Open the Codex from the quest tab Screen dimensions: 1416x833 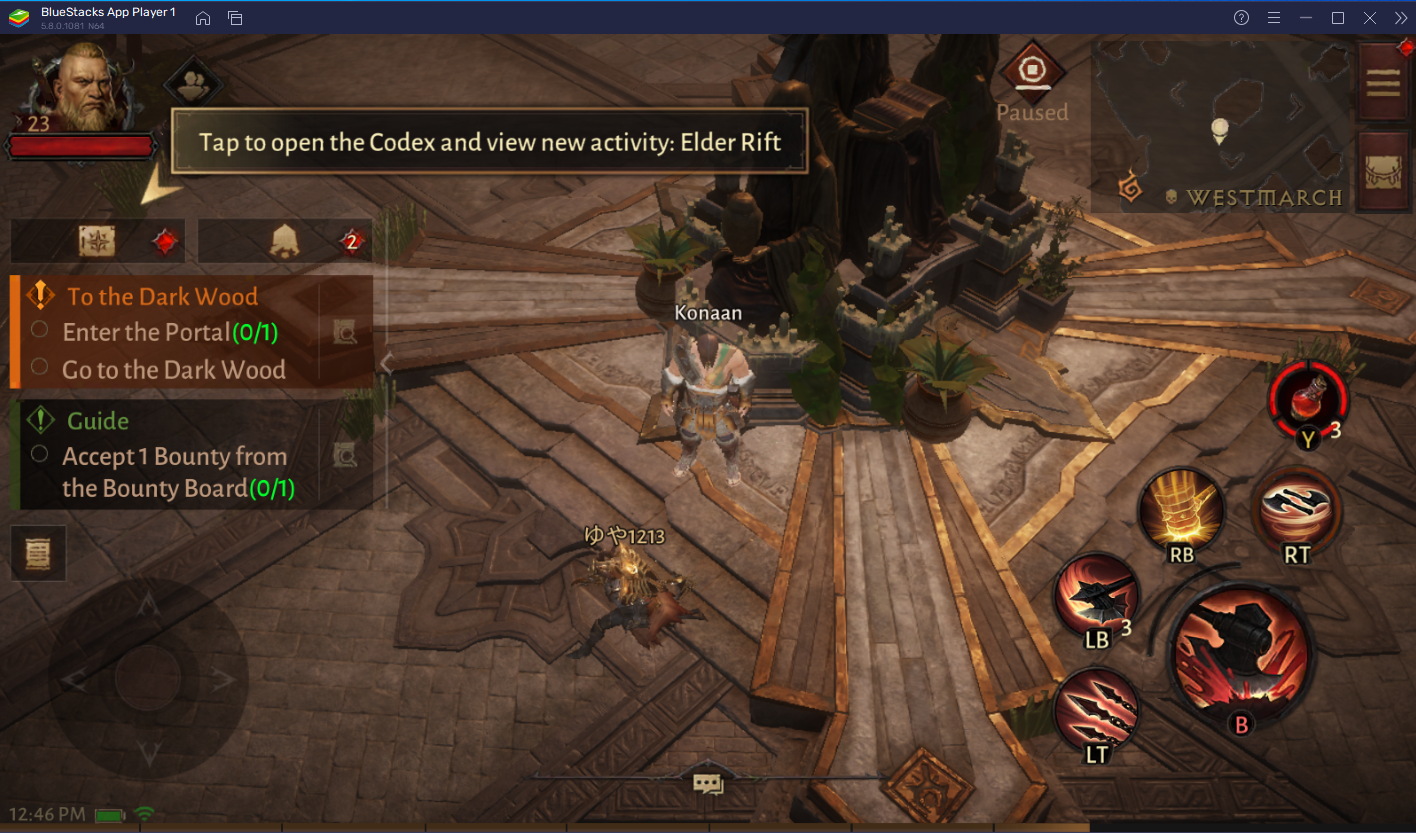(x=96, y=240)
